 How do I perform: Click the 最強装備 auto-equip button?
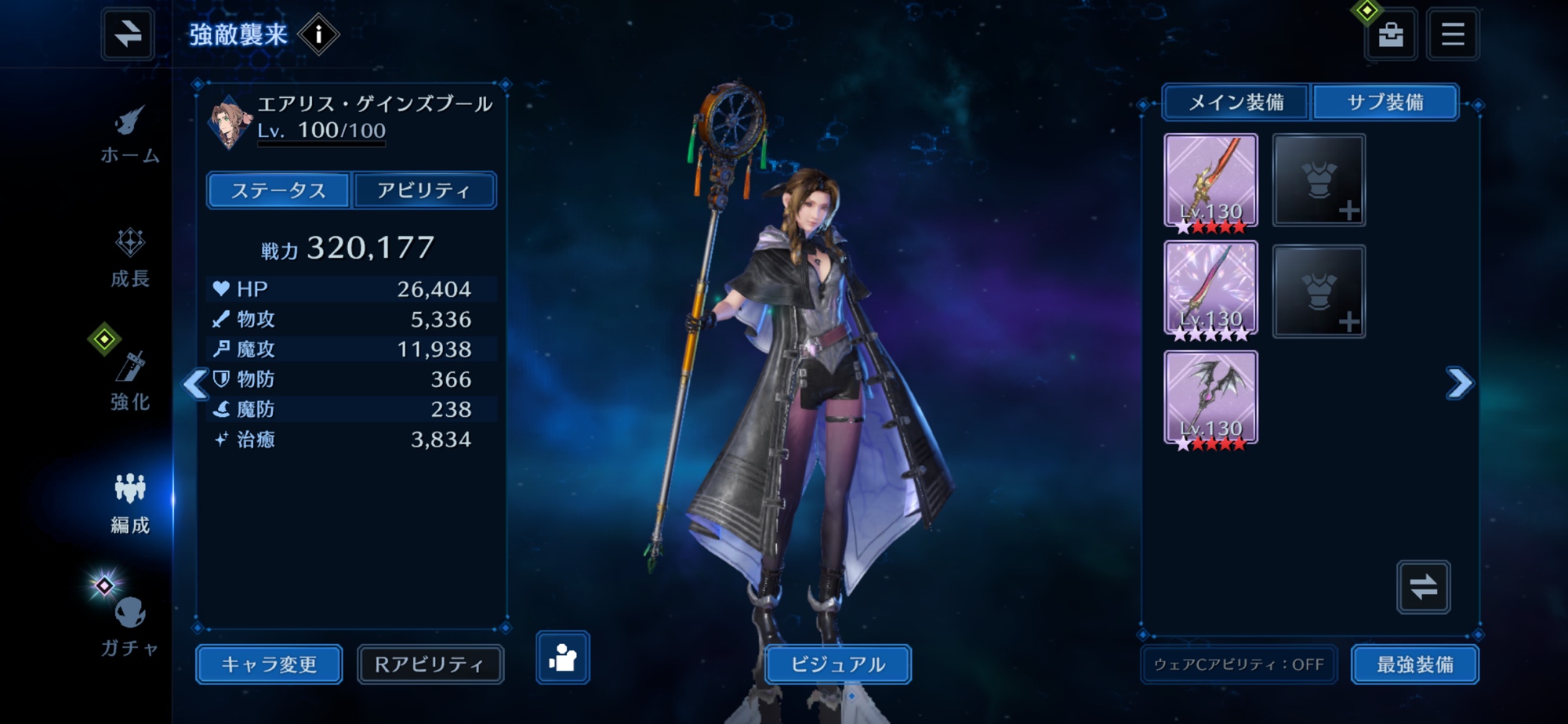tap(1415, 664)
